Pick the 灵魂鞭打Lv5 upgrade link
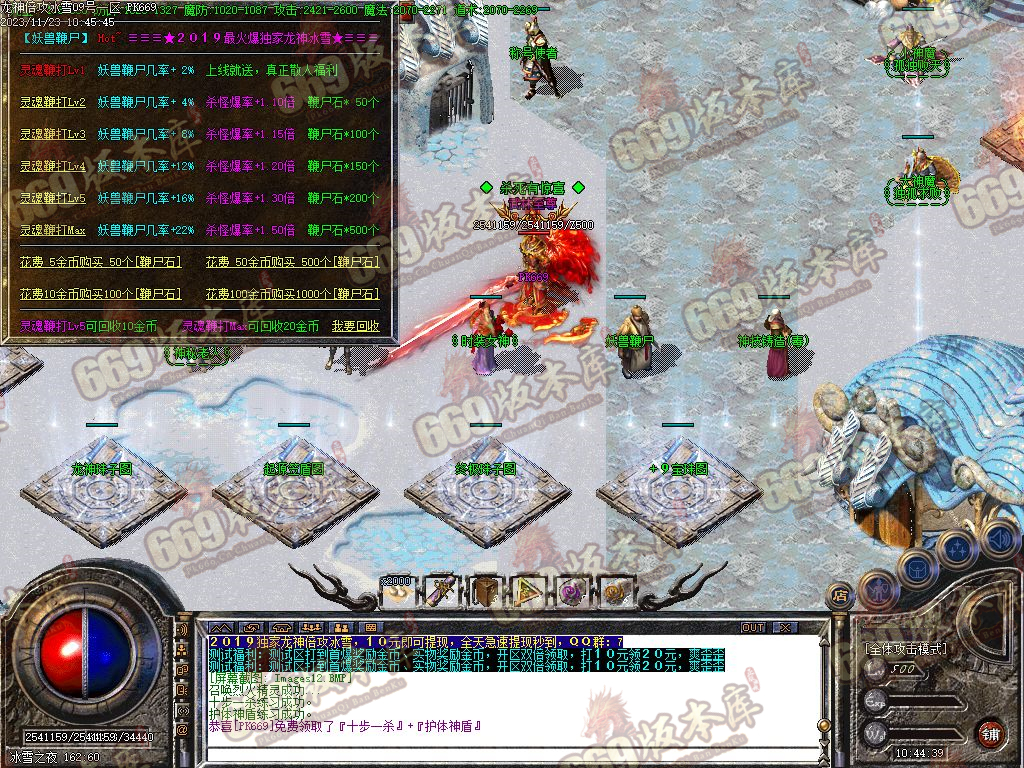1024x768 pixels. (x=52, y=198)
